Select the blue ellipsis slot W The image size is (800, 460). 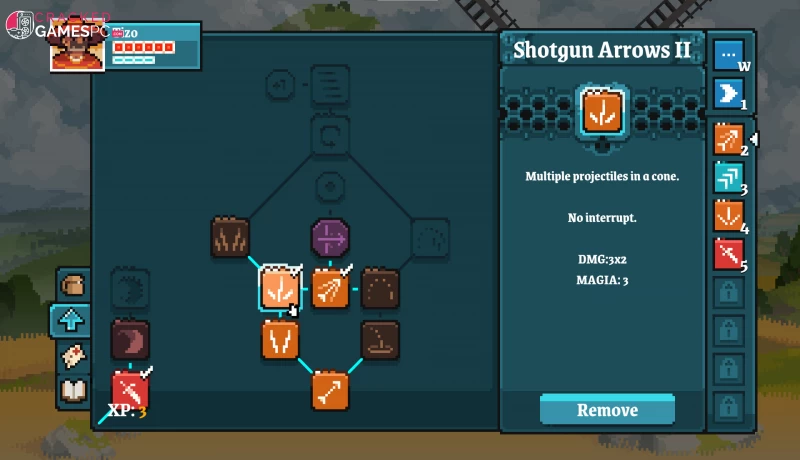728,55
